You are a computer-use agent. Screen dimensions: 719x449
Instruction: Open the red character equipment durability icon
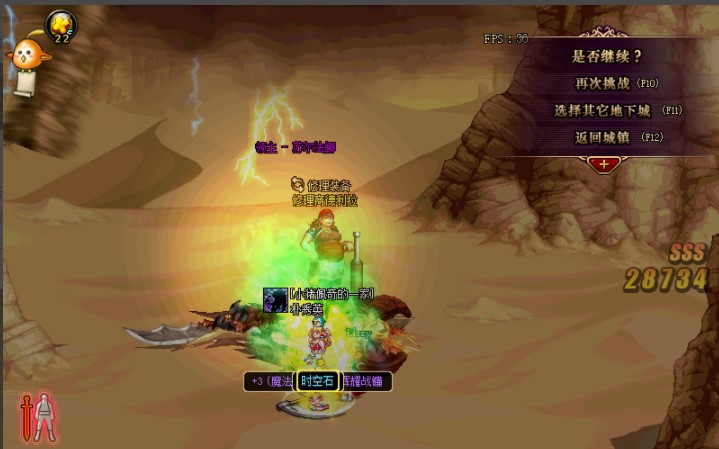[x=39, y=417]
